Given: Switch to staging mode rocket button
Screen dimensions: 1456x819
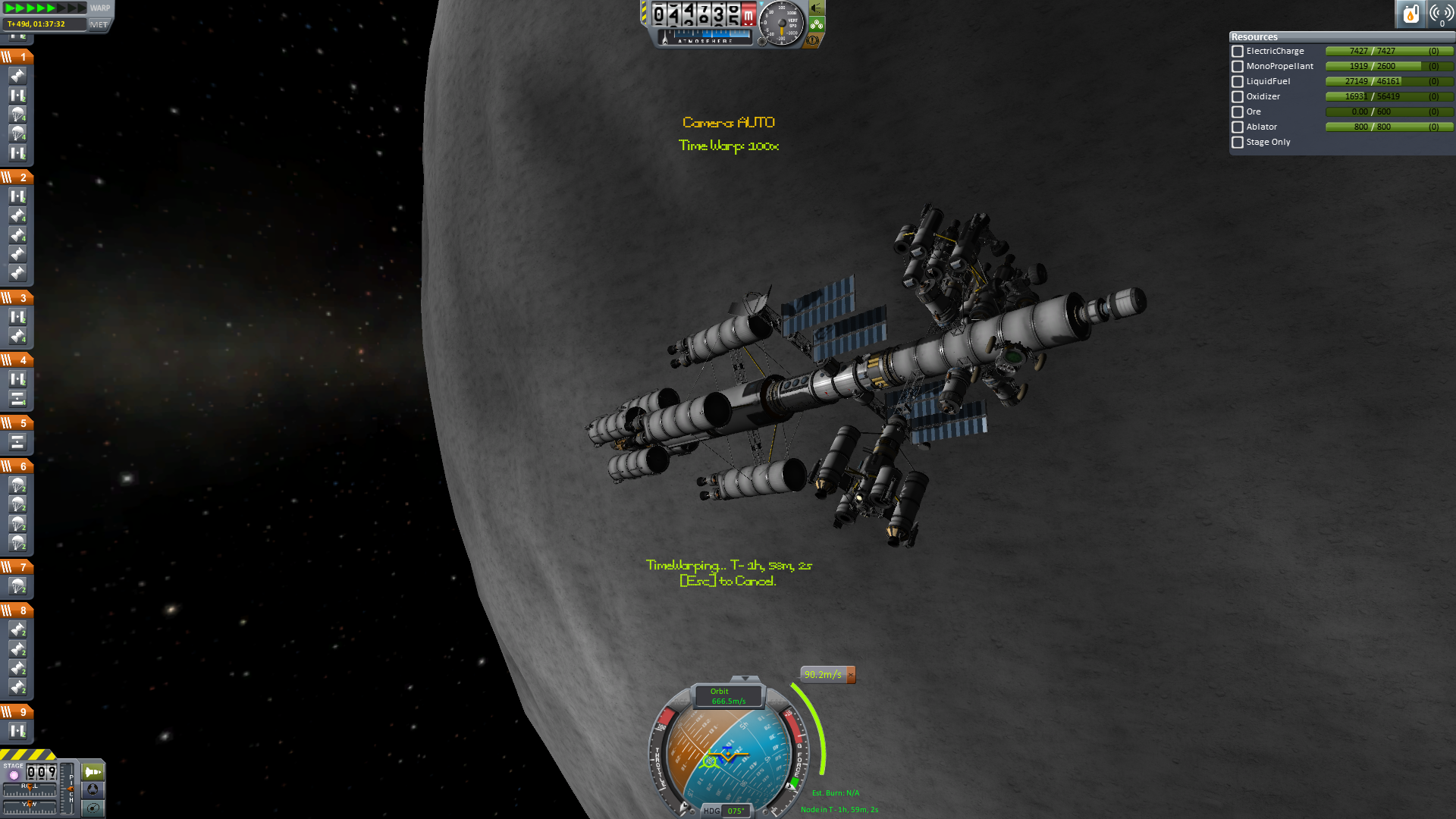Looking at the screenshot, I should coord(93,772).
